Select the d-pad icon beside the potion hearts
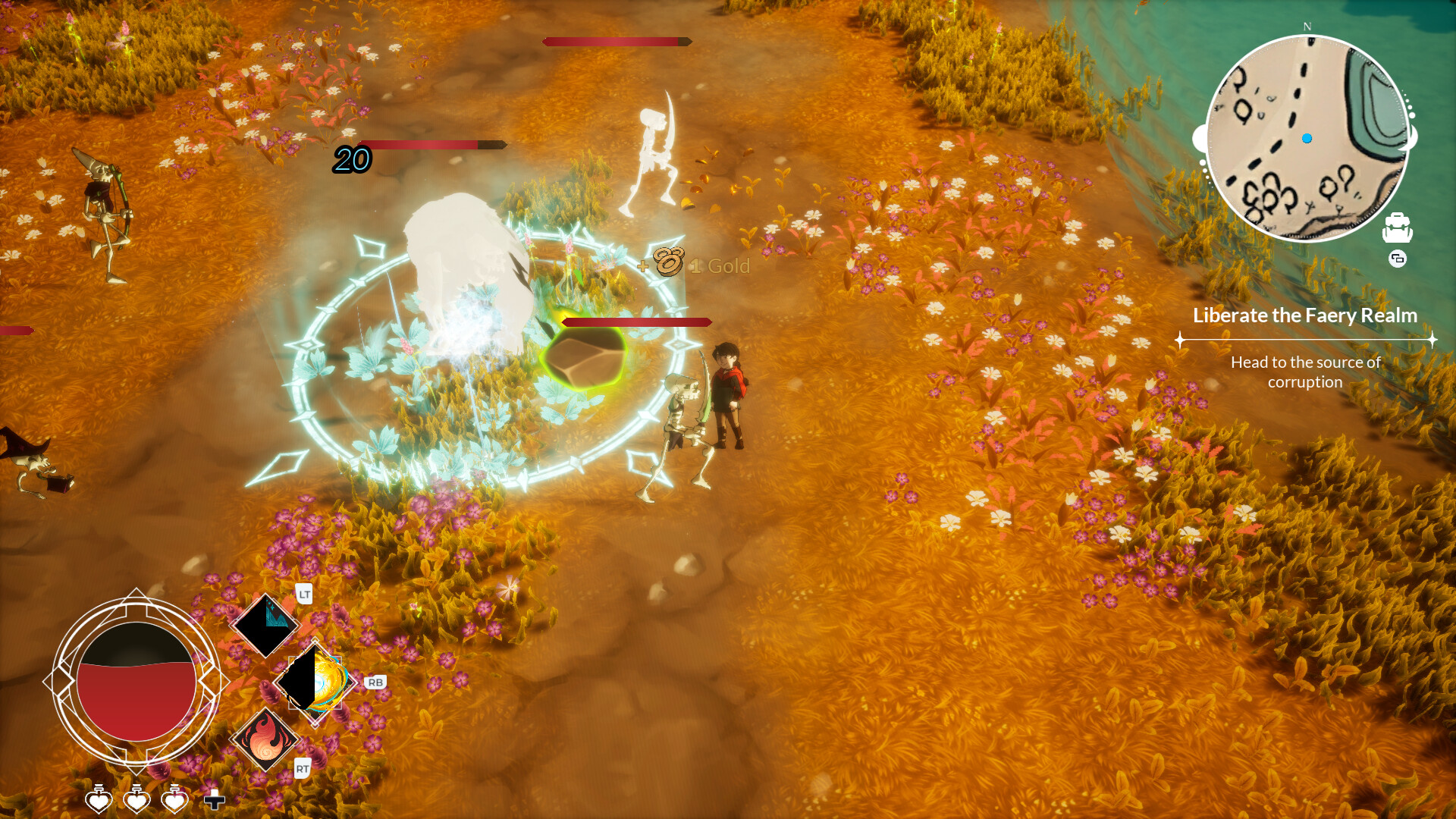 coord(214,798)
